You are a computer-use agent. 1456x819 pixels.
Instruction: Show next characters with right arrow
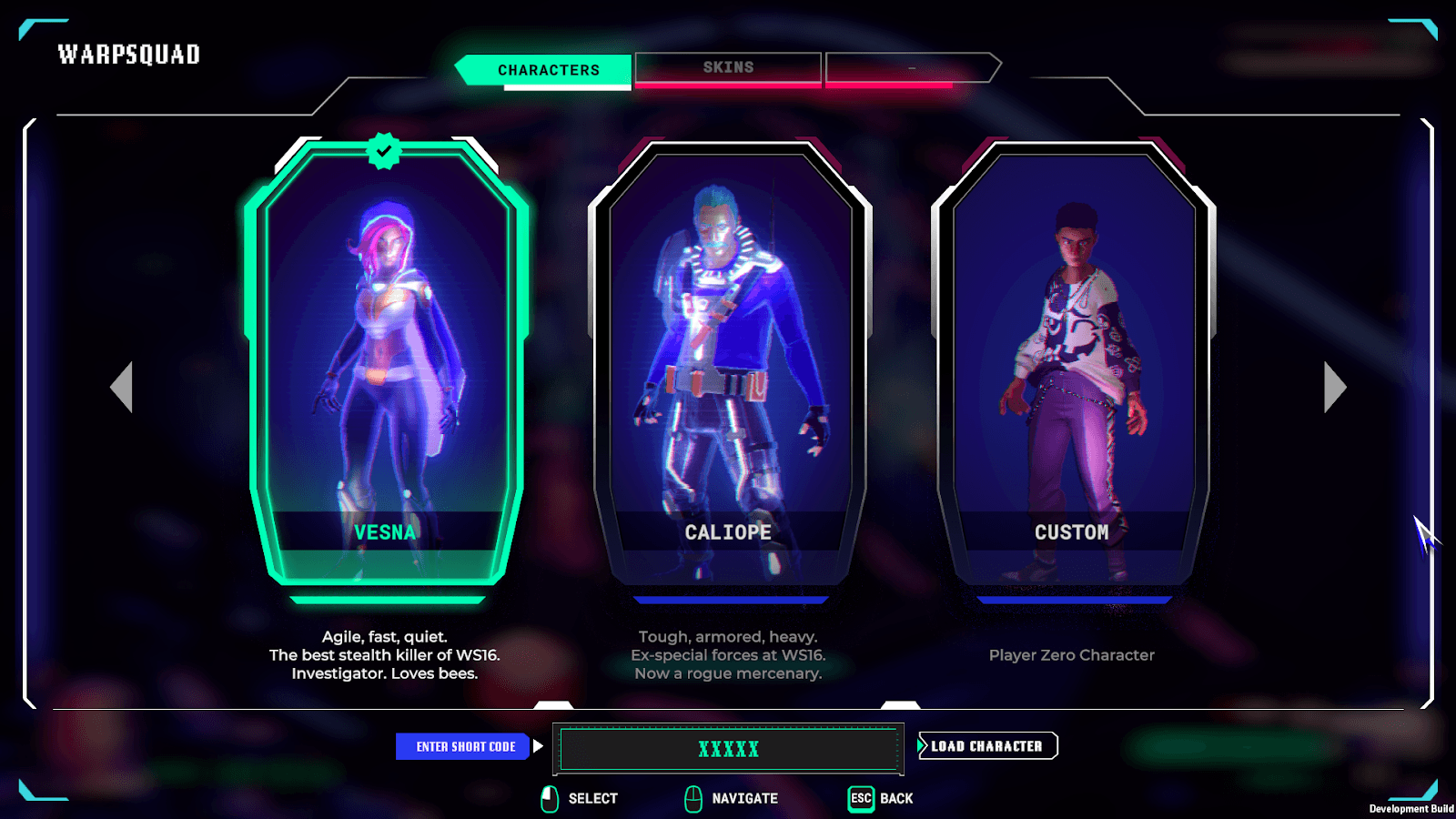[x=1334, y=388]
